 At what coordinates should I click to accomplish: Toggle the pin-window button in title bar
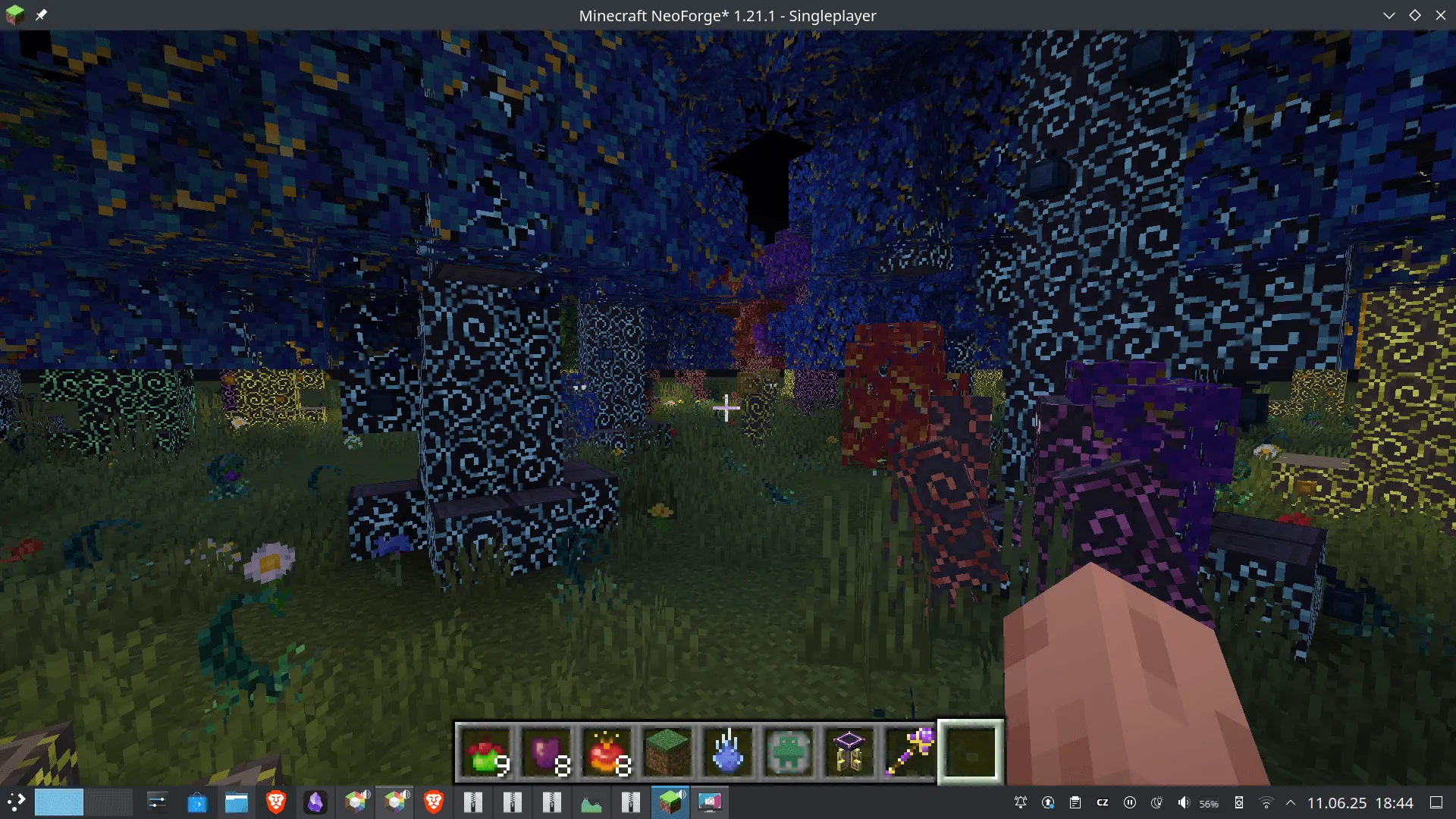[x=42, y=15]
